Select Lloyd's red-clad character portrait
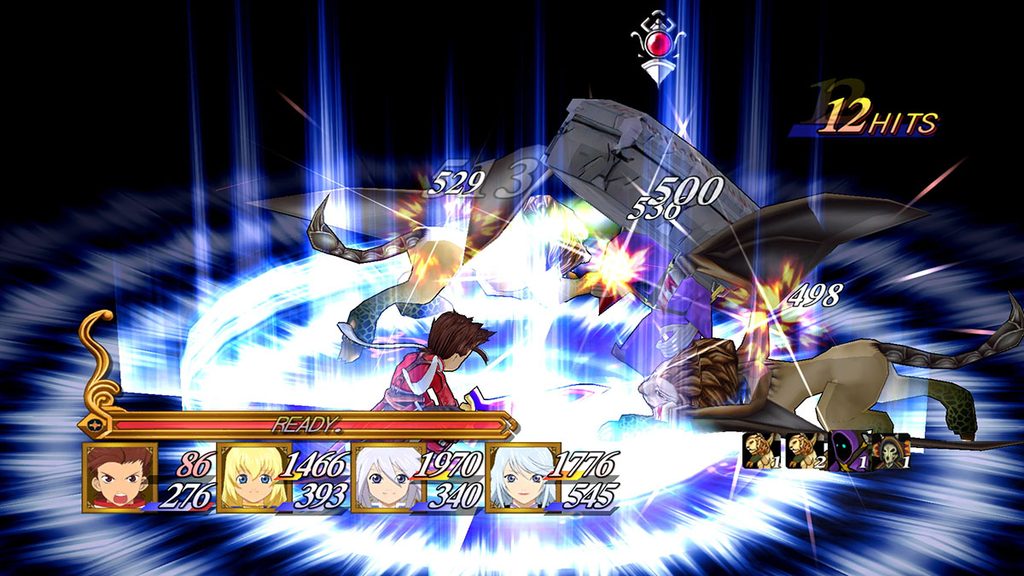Viewport: 1024px width, 576px height. 120,479
